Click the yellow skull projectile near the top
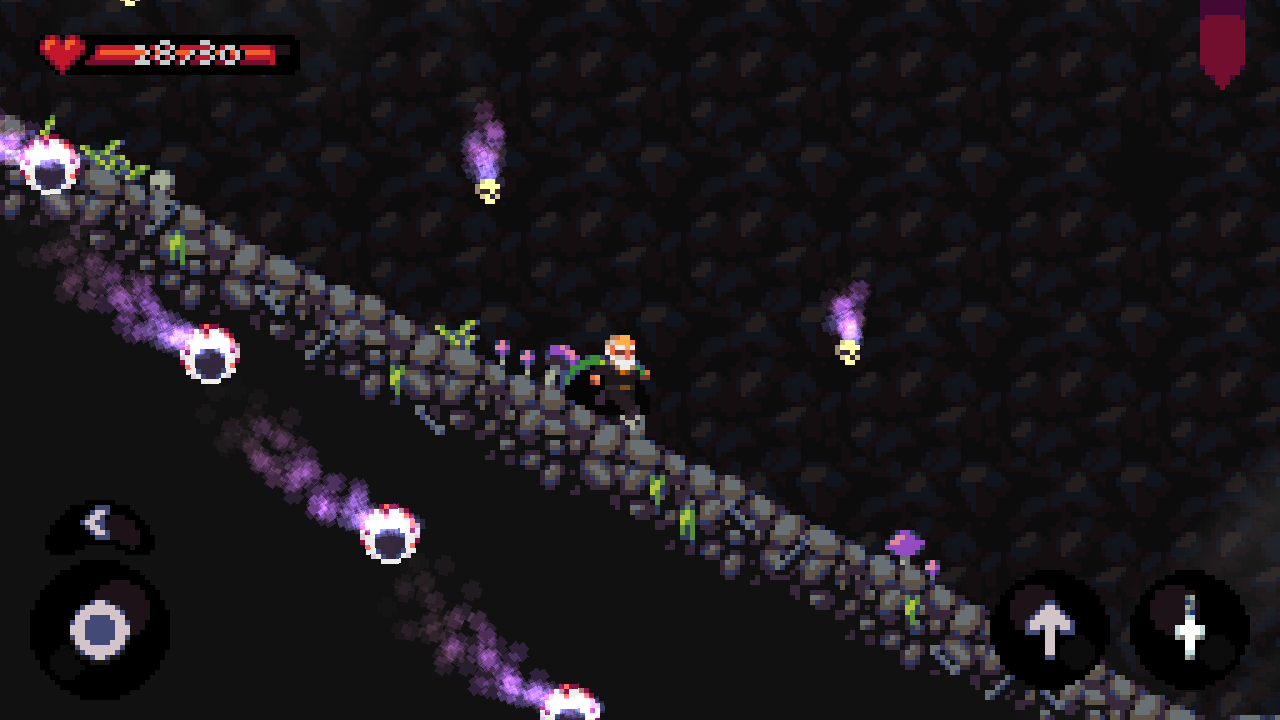Image resolution: width=1280 pixels, height=720 pixels. point(488,191)
